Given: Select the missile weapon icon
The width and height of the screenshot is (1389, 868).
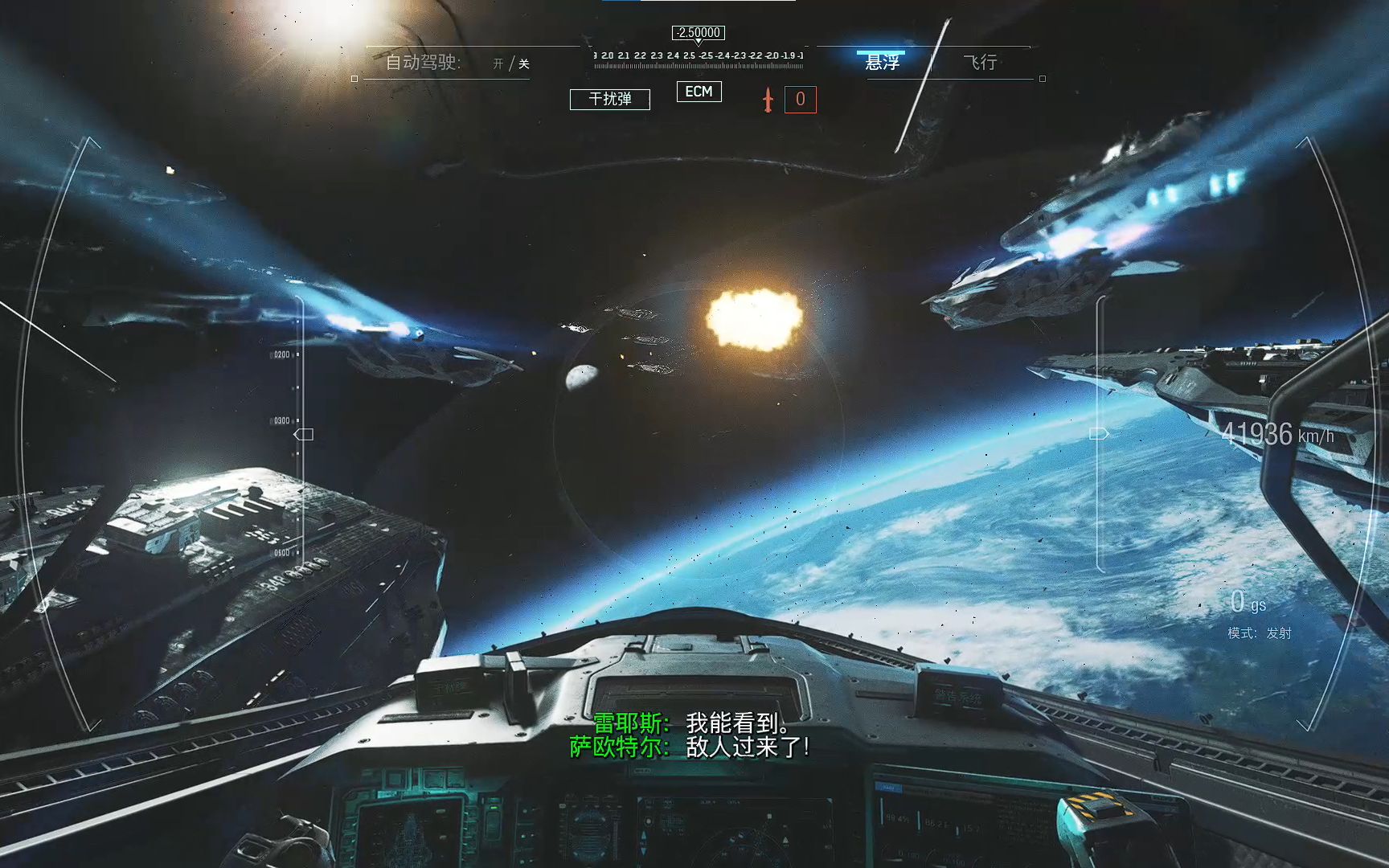Looking at the screenshot, I should [768, 99].
